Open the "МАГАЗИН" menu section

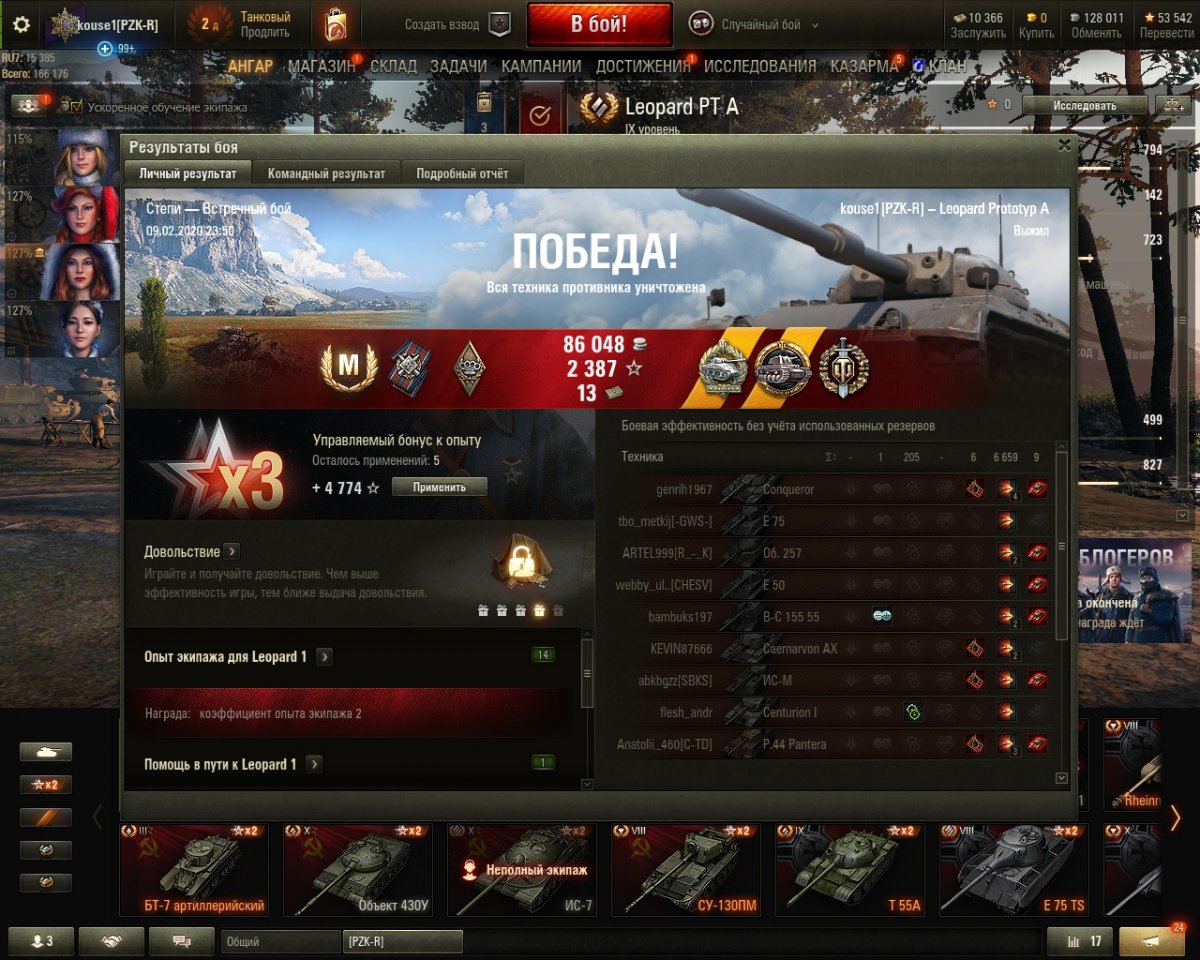[322, 67]
